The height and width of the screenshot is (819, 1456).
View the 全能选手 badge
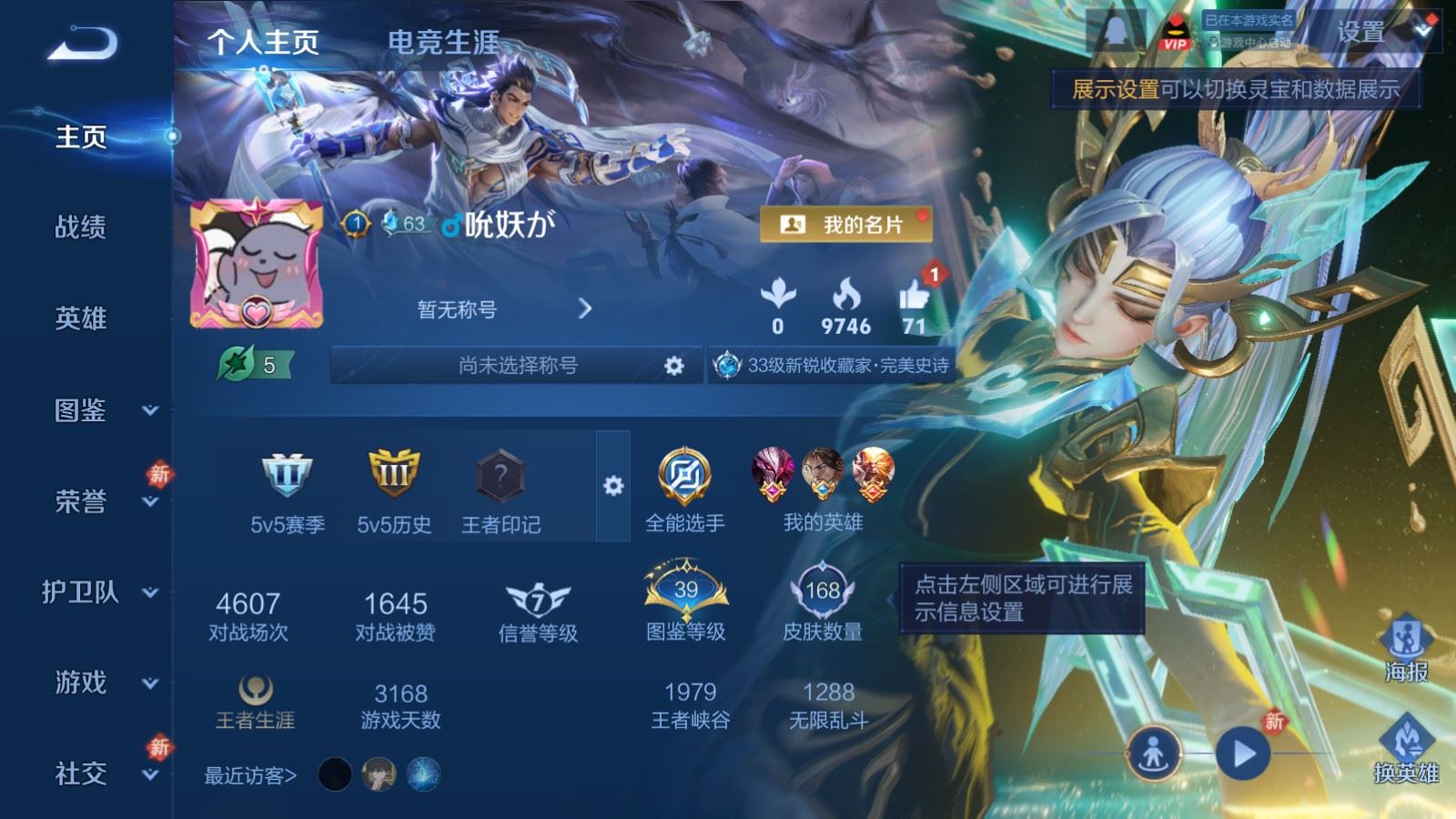coord(684,478)
